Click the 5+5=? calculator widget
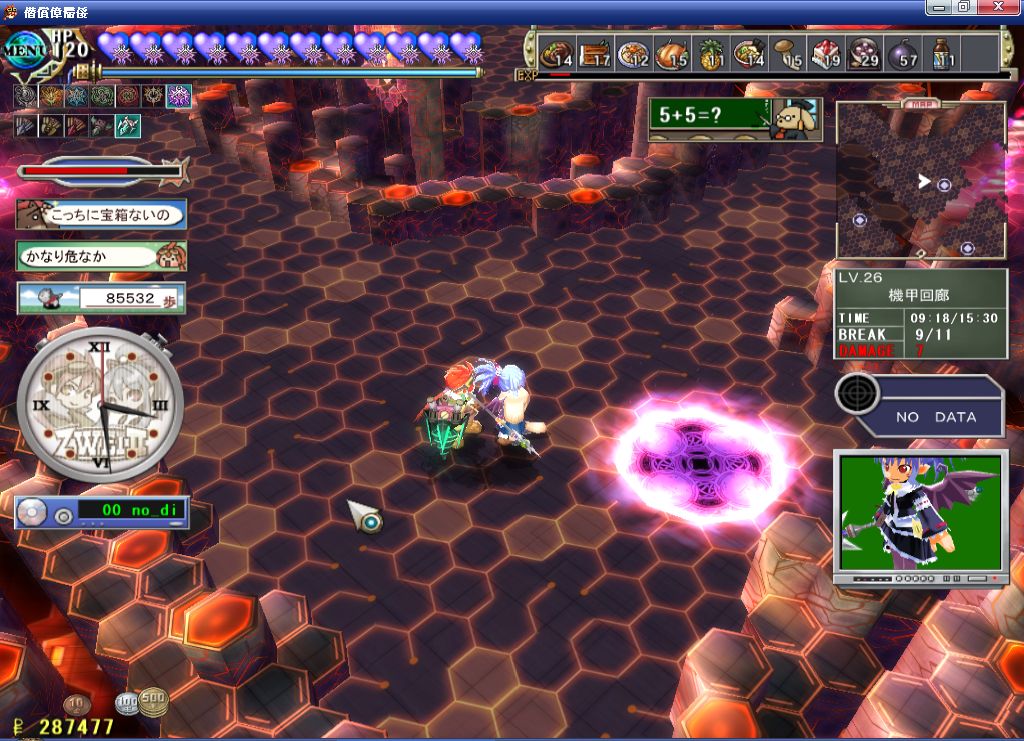1024x741 pixels. coord(734,116)
